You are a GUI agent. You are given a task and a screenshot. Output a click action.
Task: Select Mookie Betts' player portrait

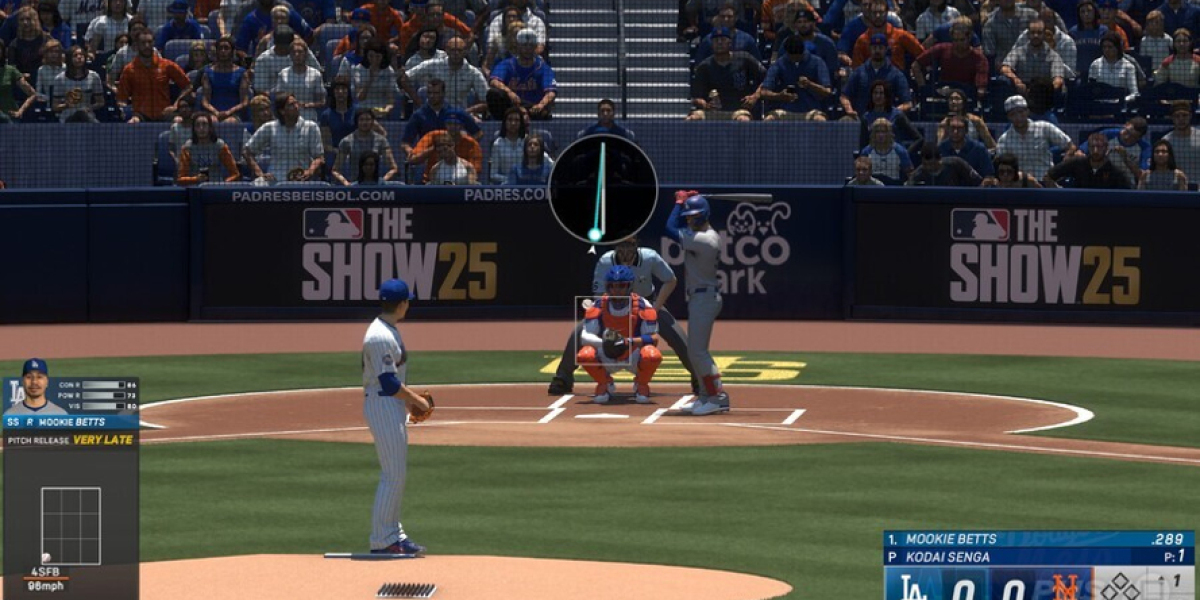[x=35, y=387]
